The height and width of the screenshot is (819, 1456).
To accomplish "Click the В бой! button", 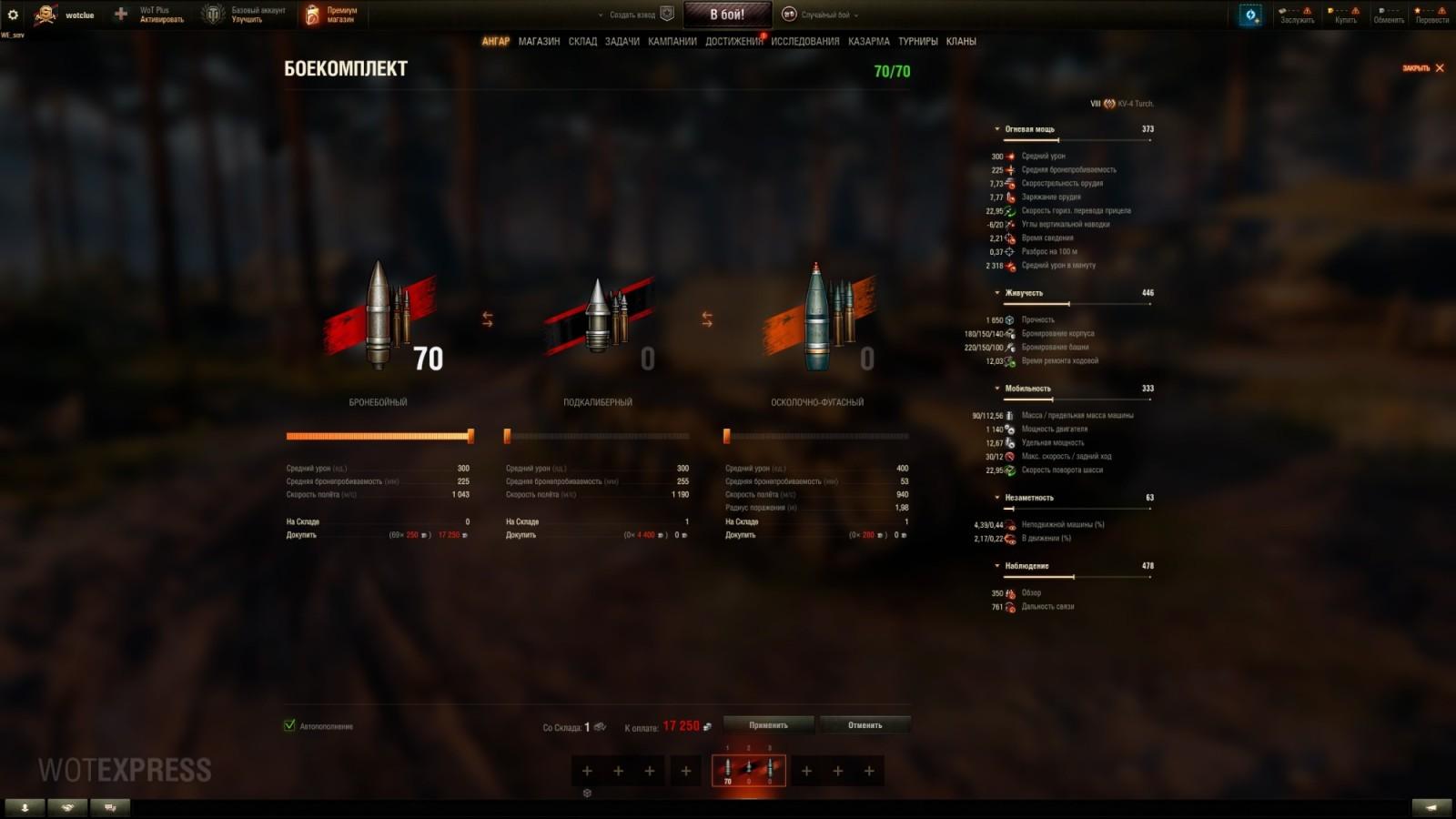I will click(728, 13).
